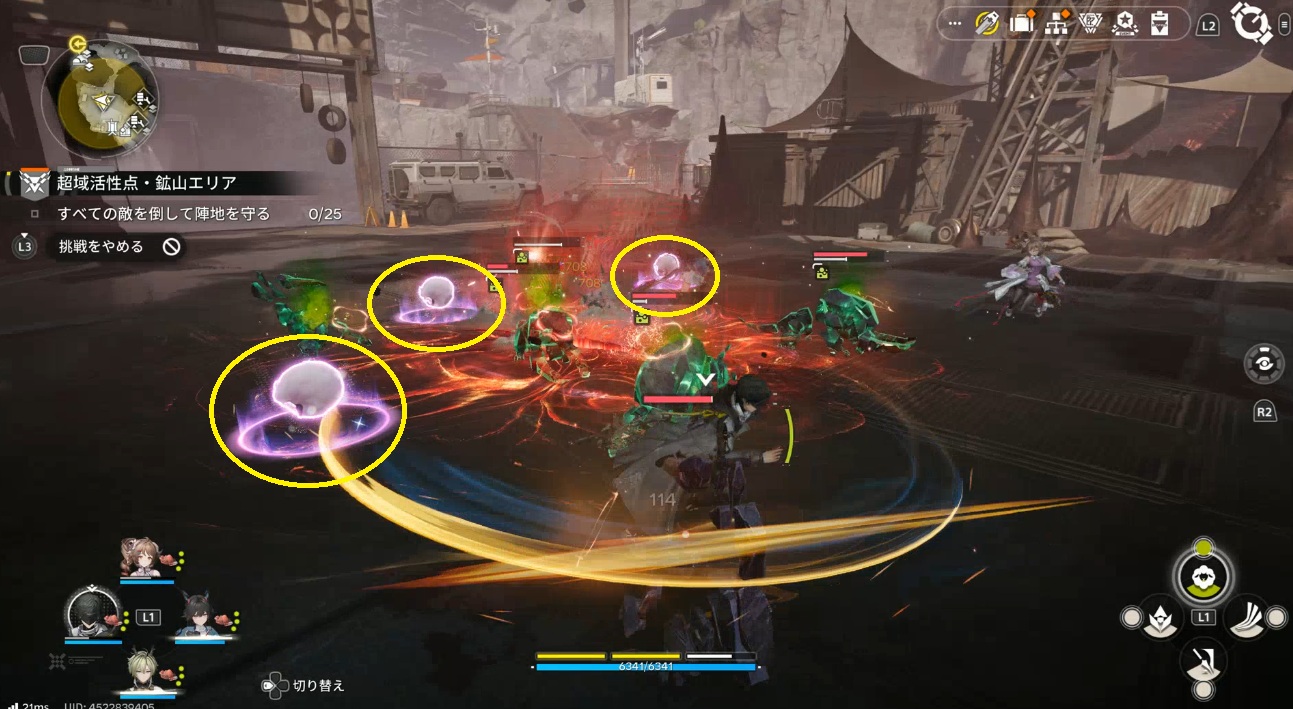The width and height of the screenshot is (1293, 709).
Task: Activate the fanned blades skill on the right
Action: pos(1247,618)
